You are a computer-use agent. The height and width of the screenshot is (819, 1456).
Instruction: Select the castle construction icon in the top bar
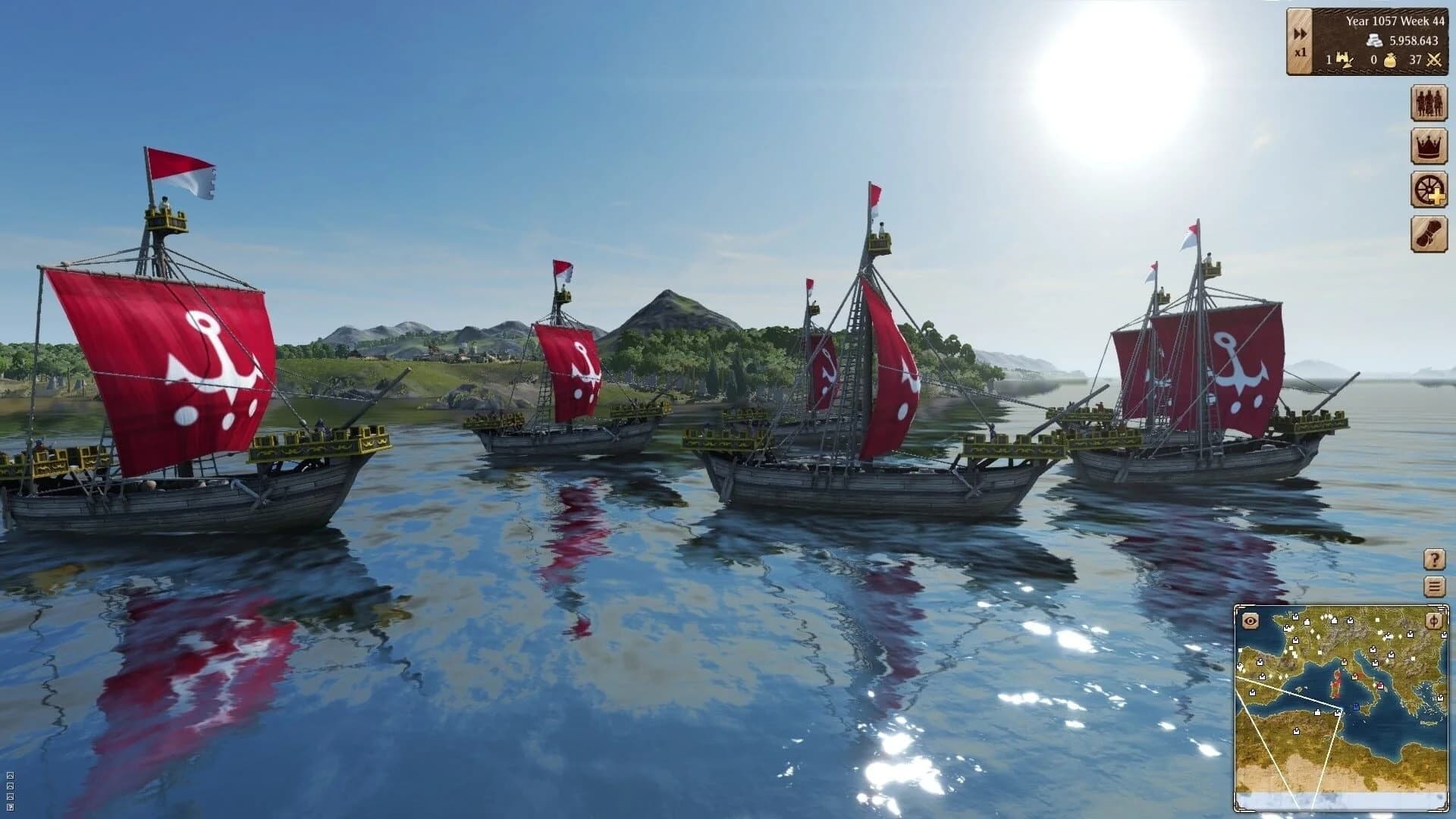[x=1343, y=60]
